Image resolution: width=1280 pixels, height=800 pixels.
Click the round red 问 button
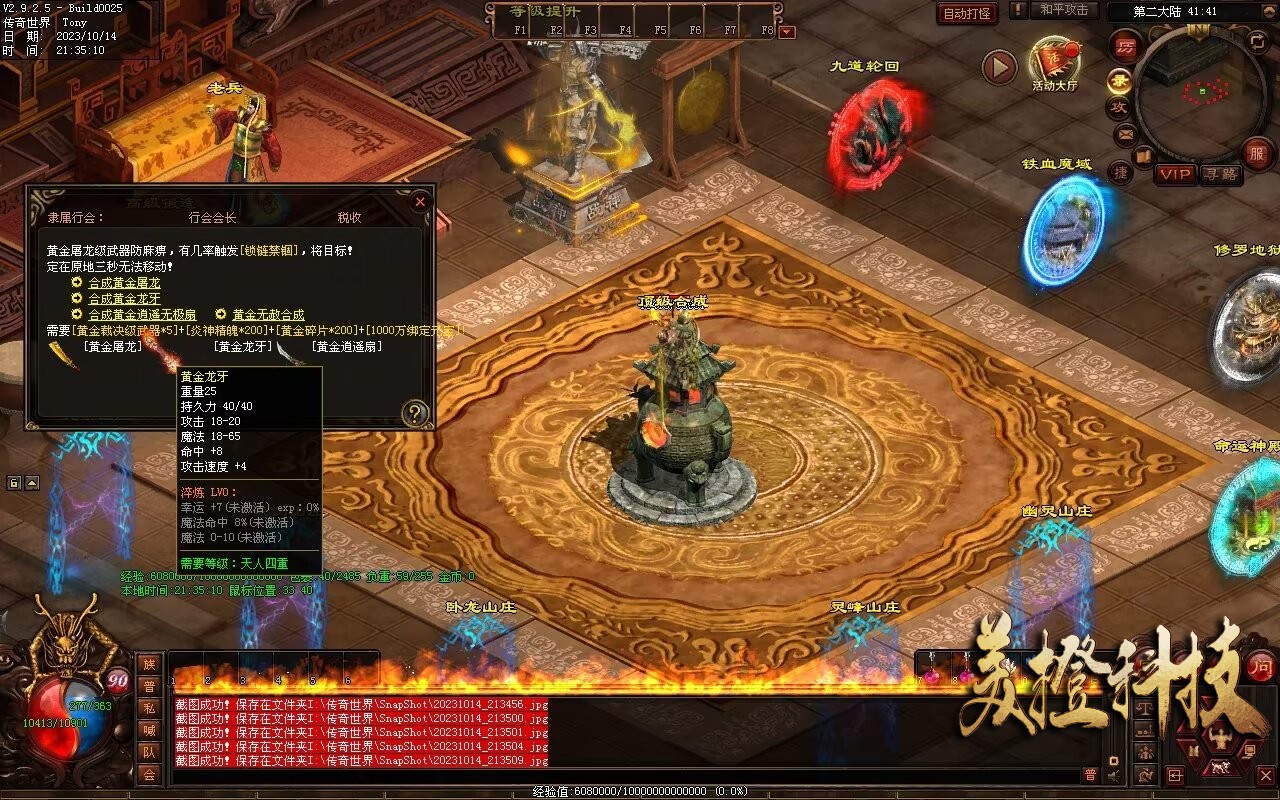click(1261, 665)
